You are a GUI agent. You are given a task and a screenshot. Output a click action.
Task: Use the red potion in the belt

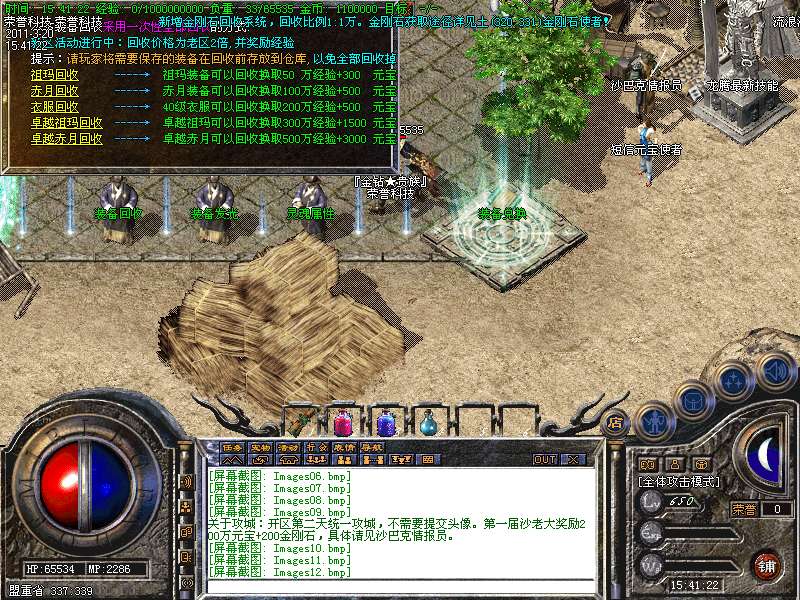pyautogui.click(x=343, y=423)
